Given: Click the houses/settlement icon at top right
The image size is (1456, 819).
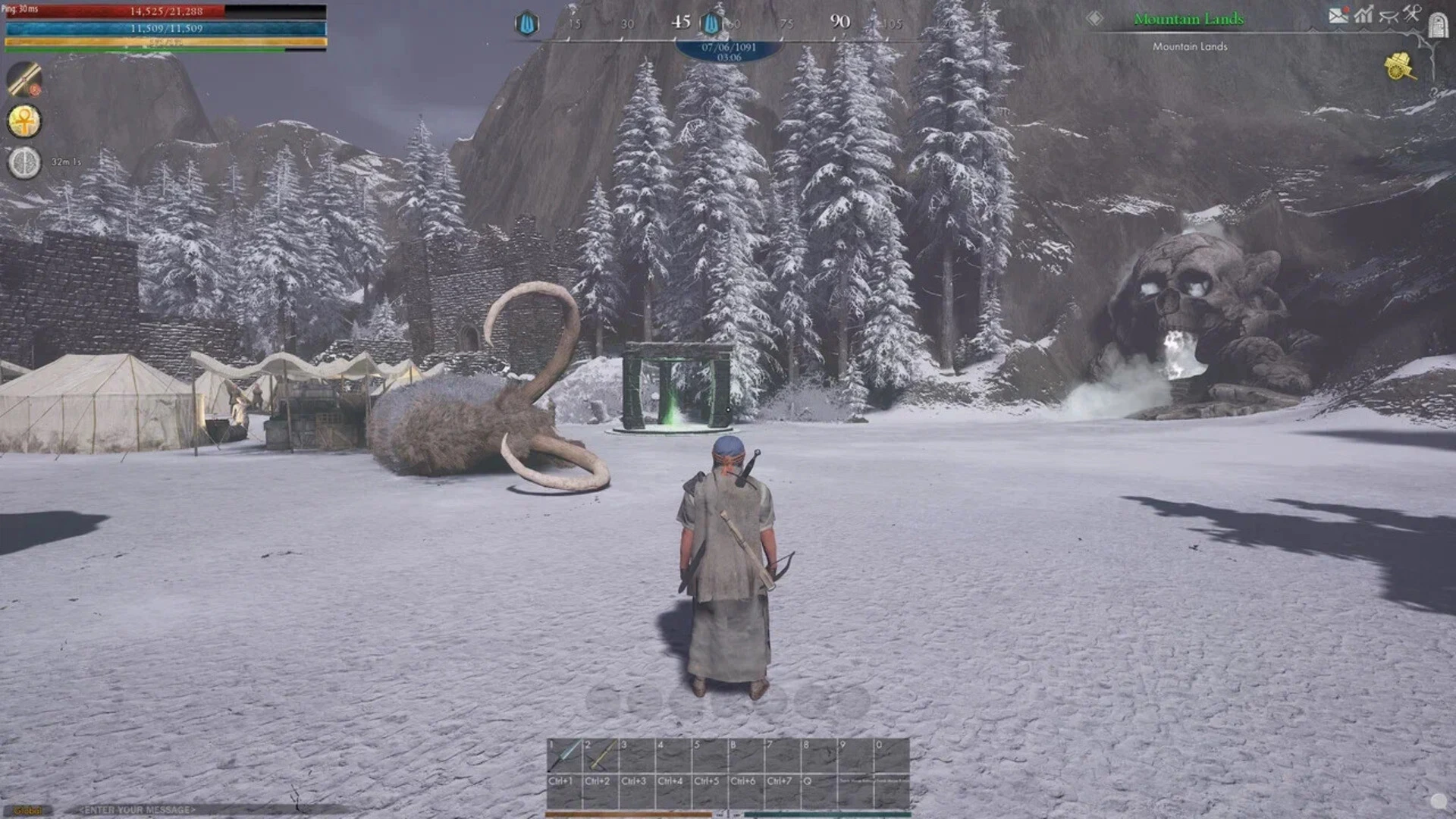Looking at the screenshot, I should pos(1363,14).
